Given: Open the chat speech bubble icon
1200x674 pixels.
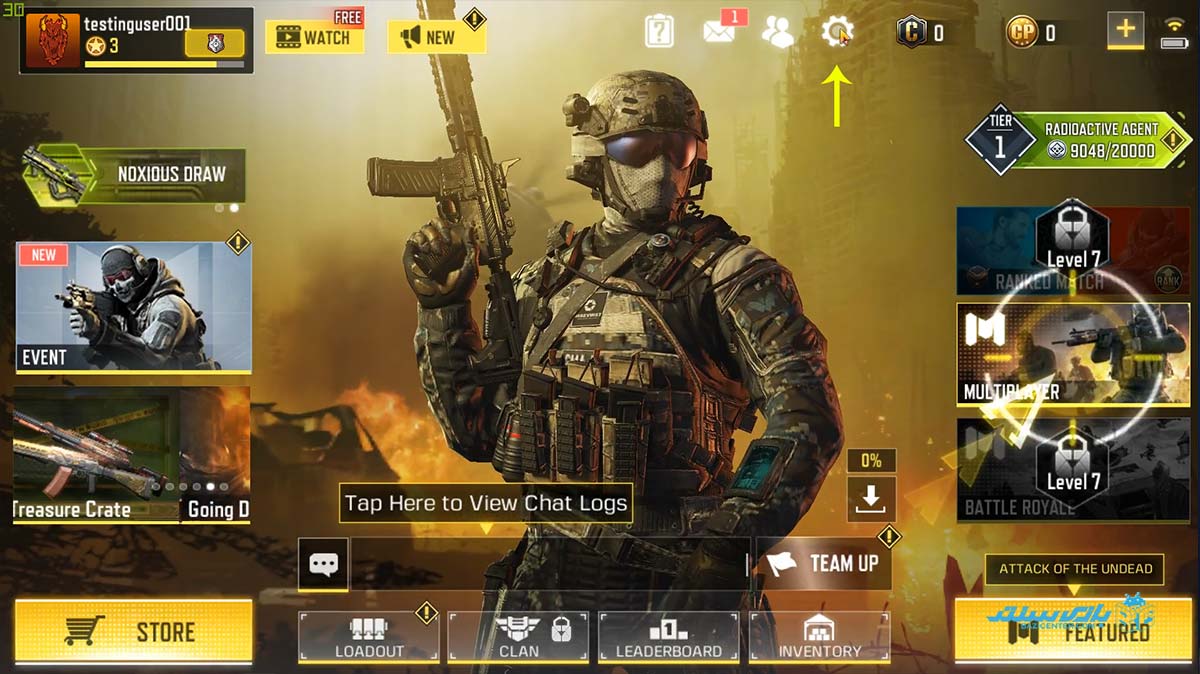Looking at the screenshot, I should click(323, 564).
